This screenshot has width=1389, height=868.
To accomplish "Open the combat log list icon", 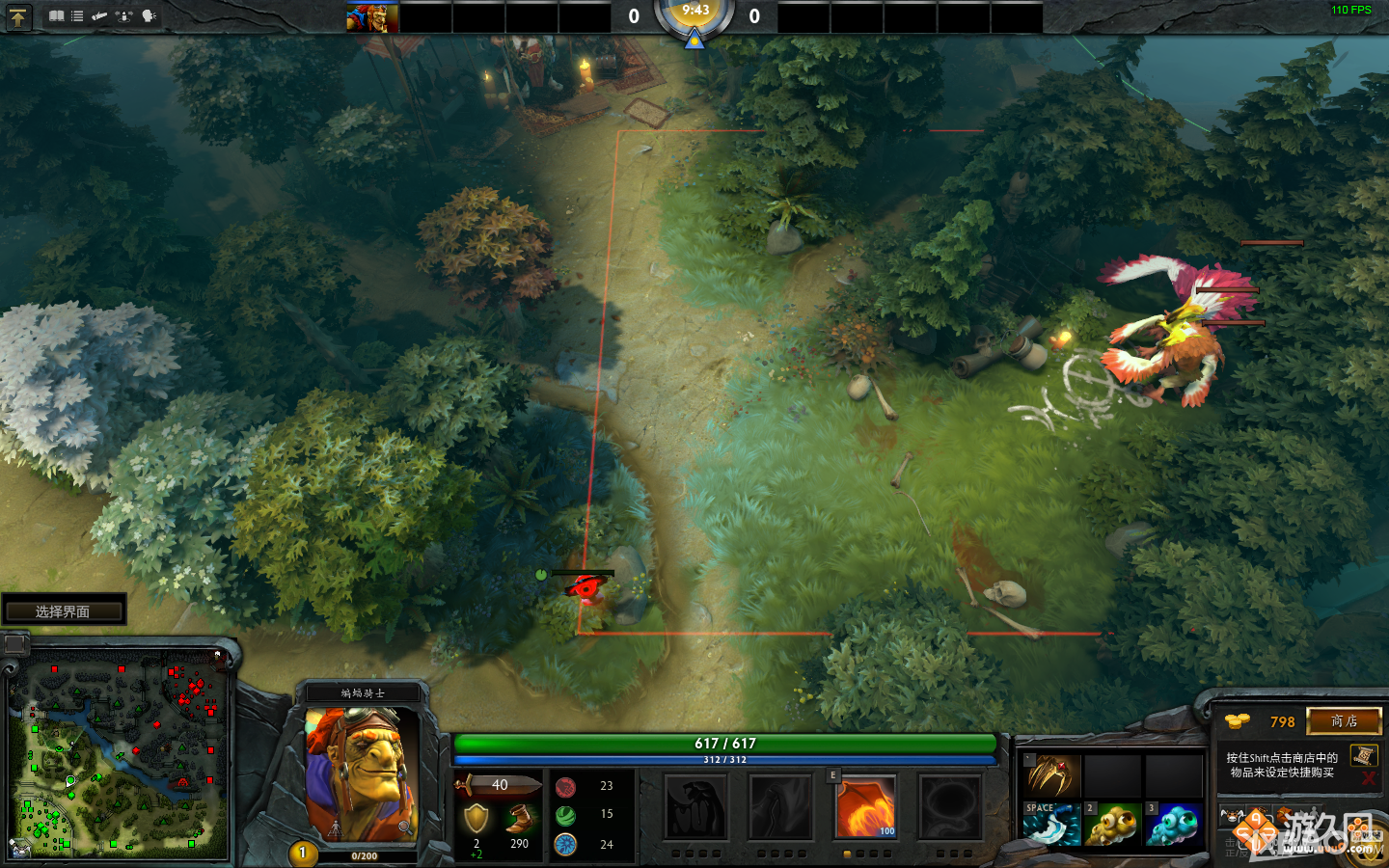I will pyautogui.click(x=76, y=15).
